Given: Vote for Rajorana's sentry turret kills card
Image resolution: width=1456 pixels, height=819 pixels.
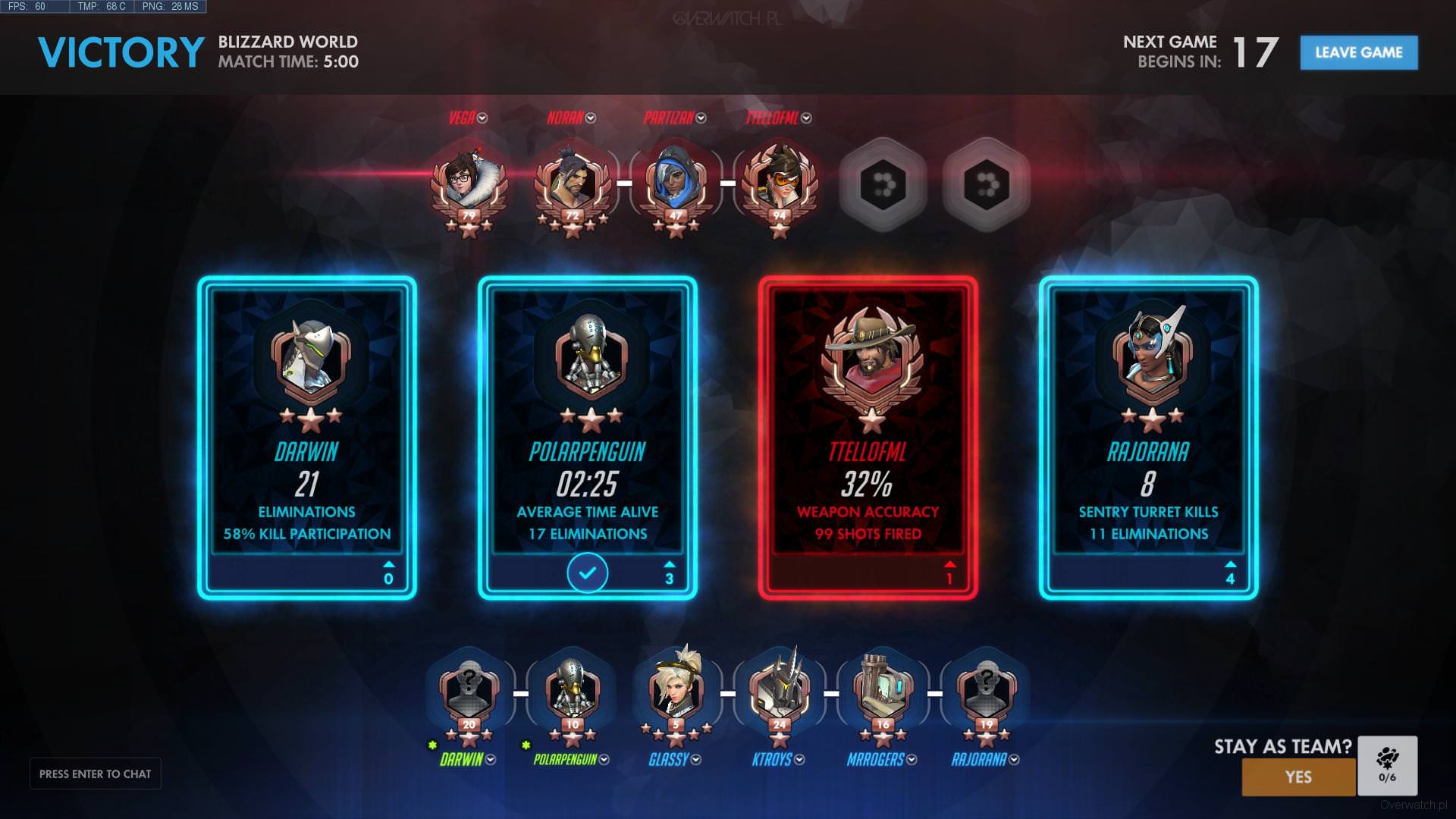Looking at the screenshot, I should tap(1148, 438).
